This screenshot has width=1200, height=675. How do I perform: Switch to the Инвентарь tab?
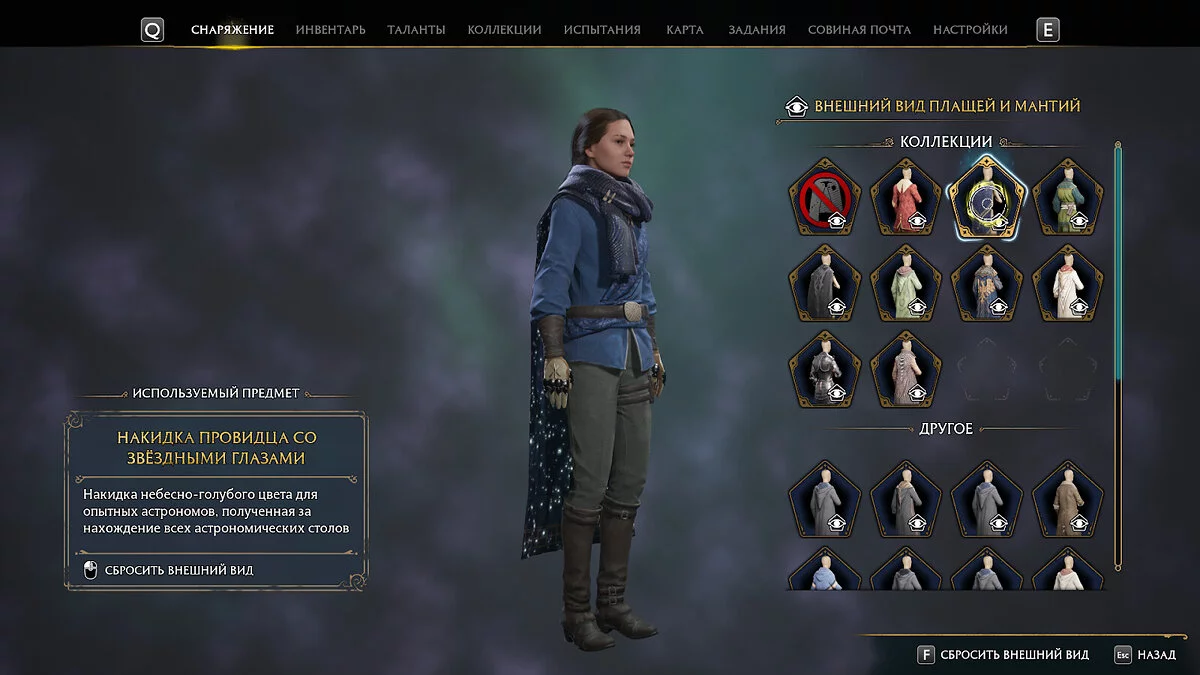coord(330,30)
